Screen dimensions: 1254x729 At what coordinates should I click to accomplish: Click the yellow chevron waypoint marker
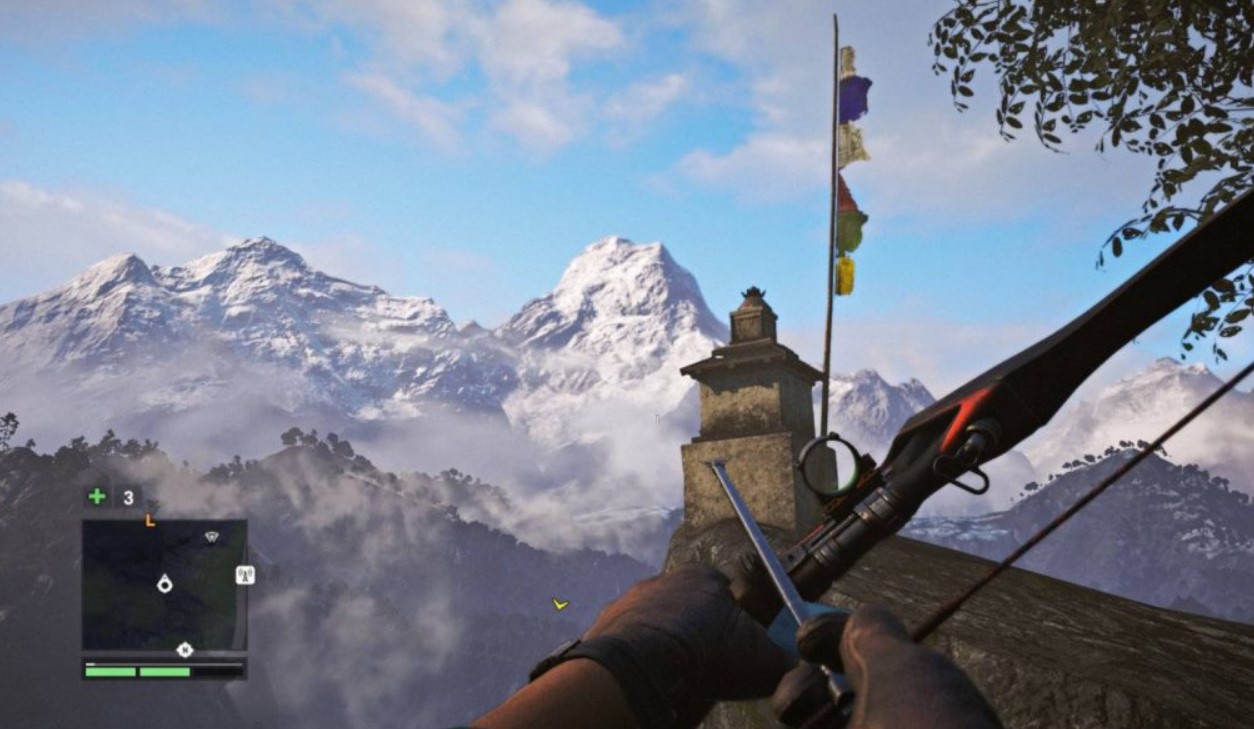click(560, 604)
